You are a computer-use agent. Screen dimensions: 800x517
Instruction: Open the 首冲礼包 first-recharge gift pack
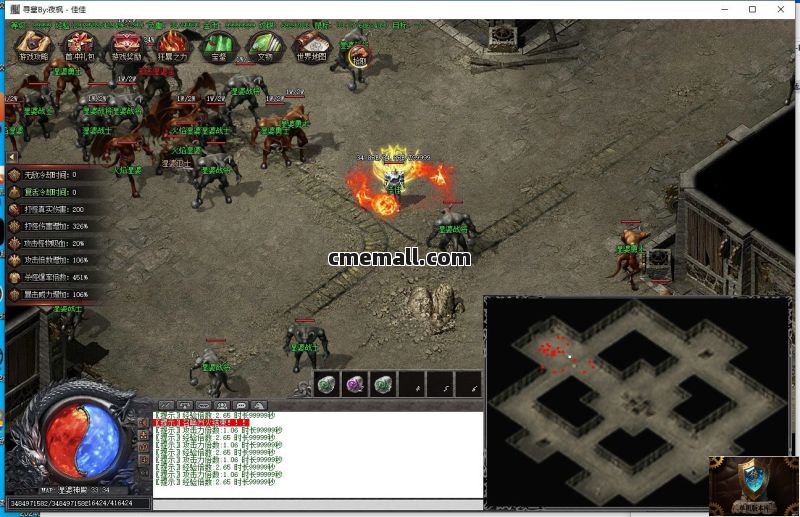pyautogui.click(x=79, y=45)
